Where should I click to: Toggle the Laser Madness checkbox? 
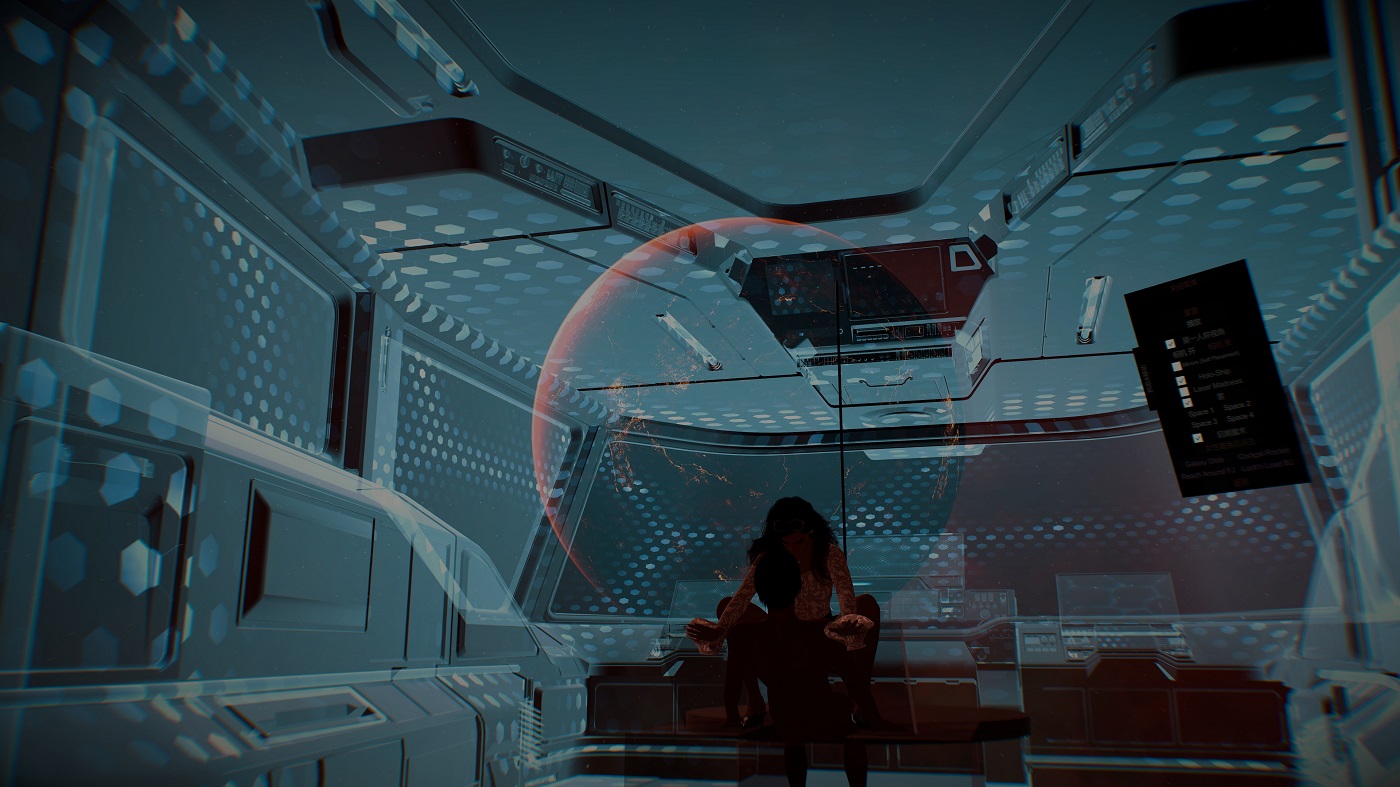pyautogui.click(x=1184, y=392)
